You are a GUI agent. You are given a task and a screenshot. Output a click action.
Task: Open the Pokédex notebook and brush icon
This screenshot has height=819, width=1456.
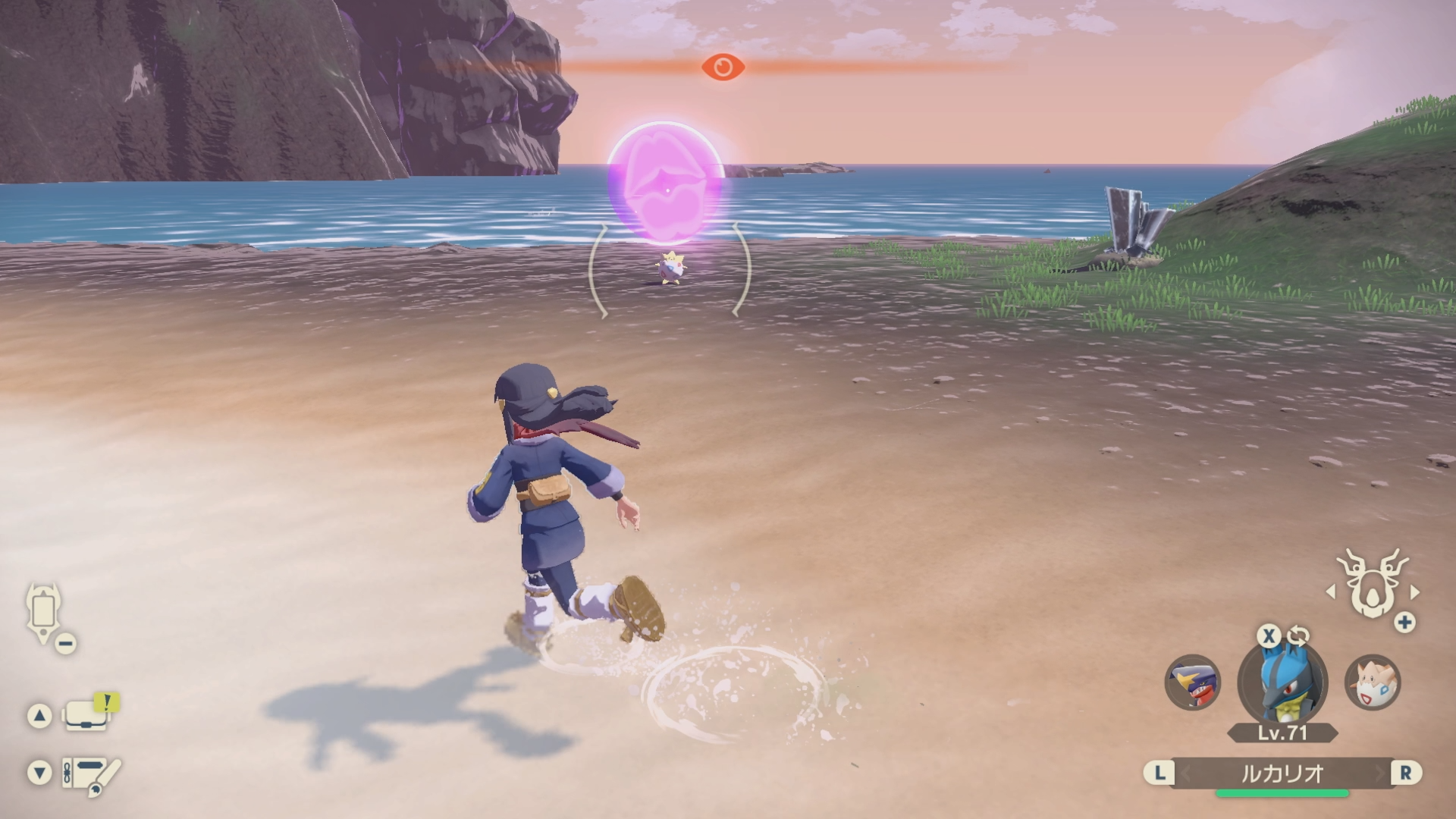pyautogui.click(x=91, y=774)
